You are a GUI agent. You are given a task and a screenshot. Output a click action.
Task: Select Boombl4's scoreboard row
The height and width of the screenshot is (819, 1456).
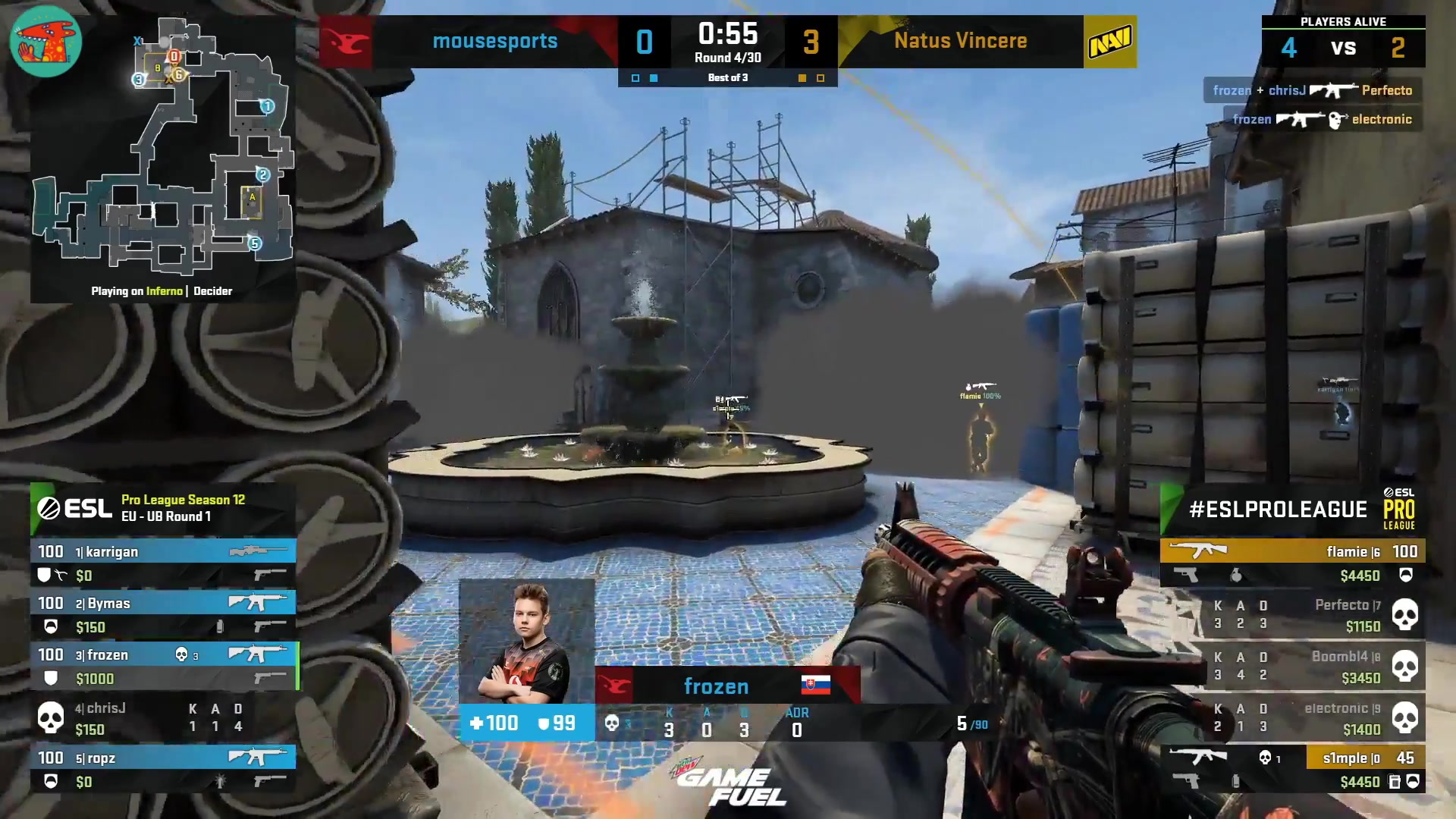pyautogui.click(x=1292, y=666)
